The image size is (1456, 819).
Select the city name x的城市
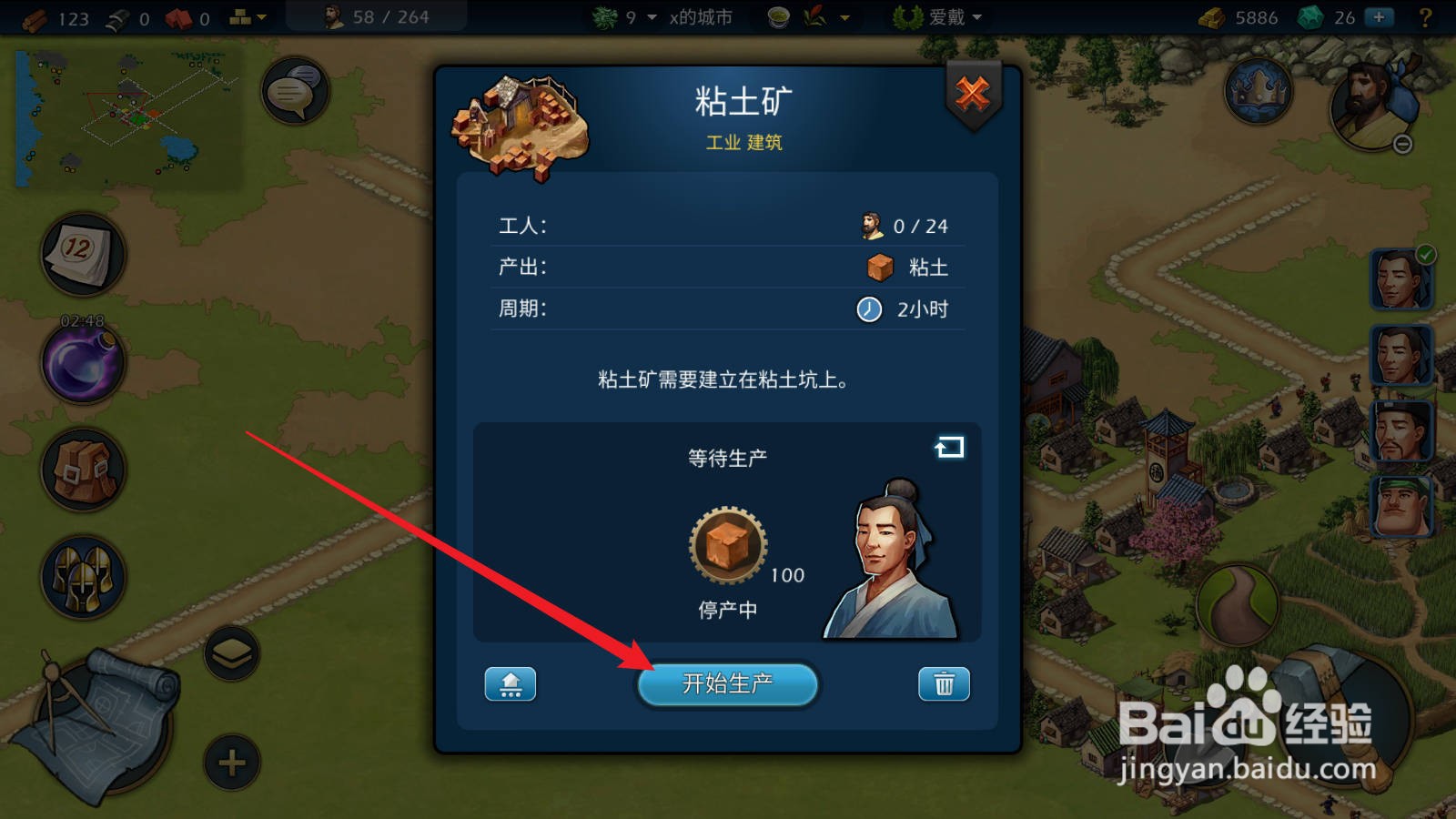pyautogui.click(x=699, y=16)
